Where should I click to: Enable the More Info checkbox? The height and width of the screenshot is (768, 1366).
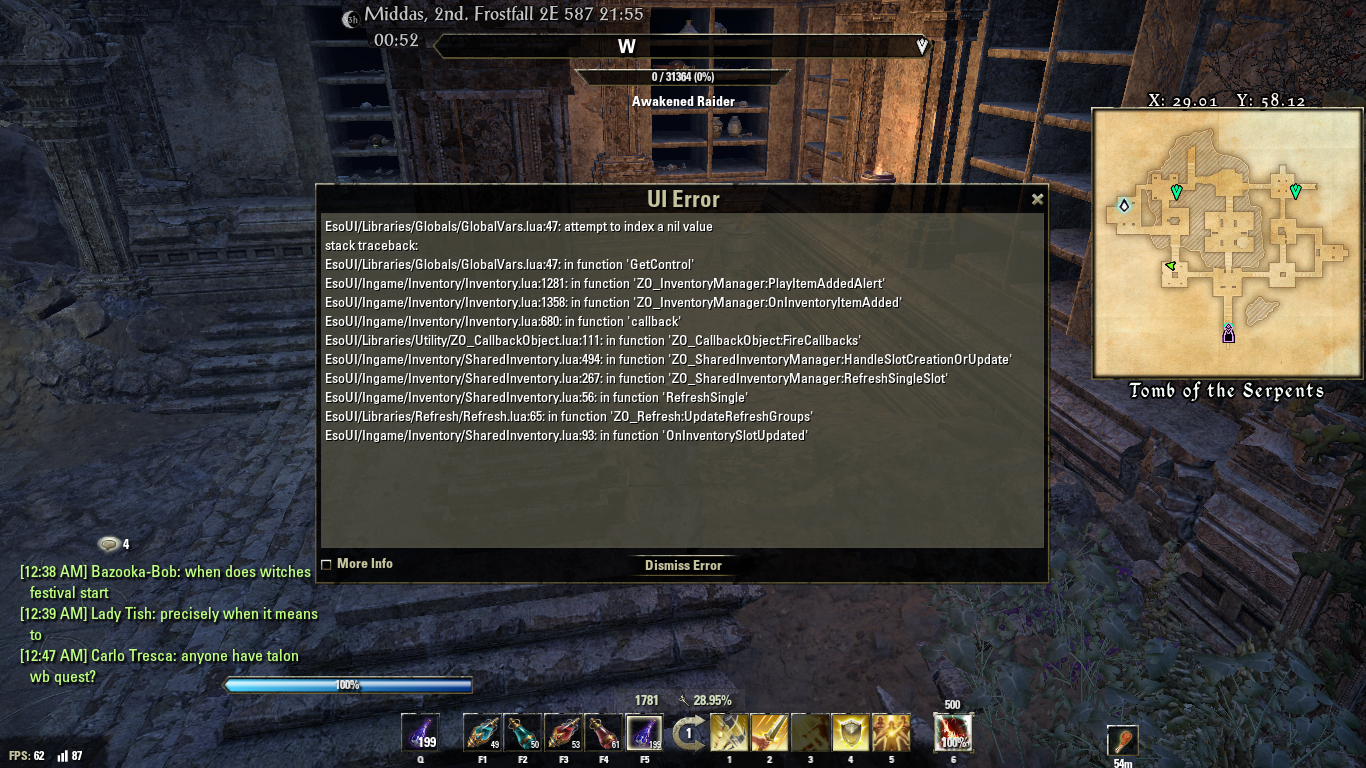pos(326,563)
